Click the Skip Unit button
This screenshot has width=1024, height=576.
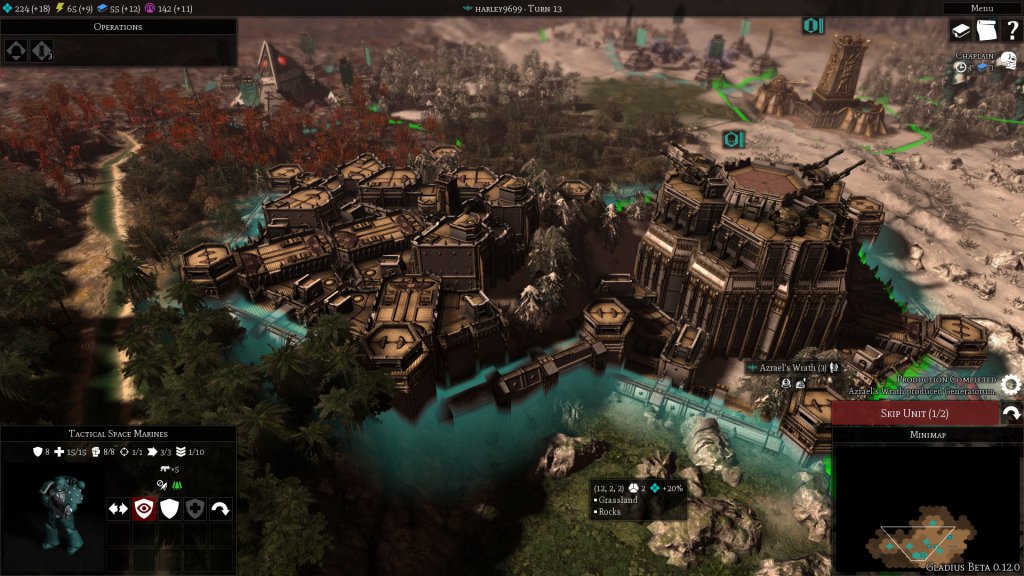point(915,414)
